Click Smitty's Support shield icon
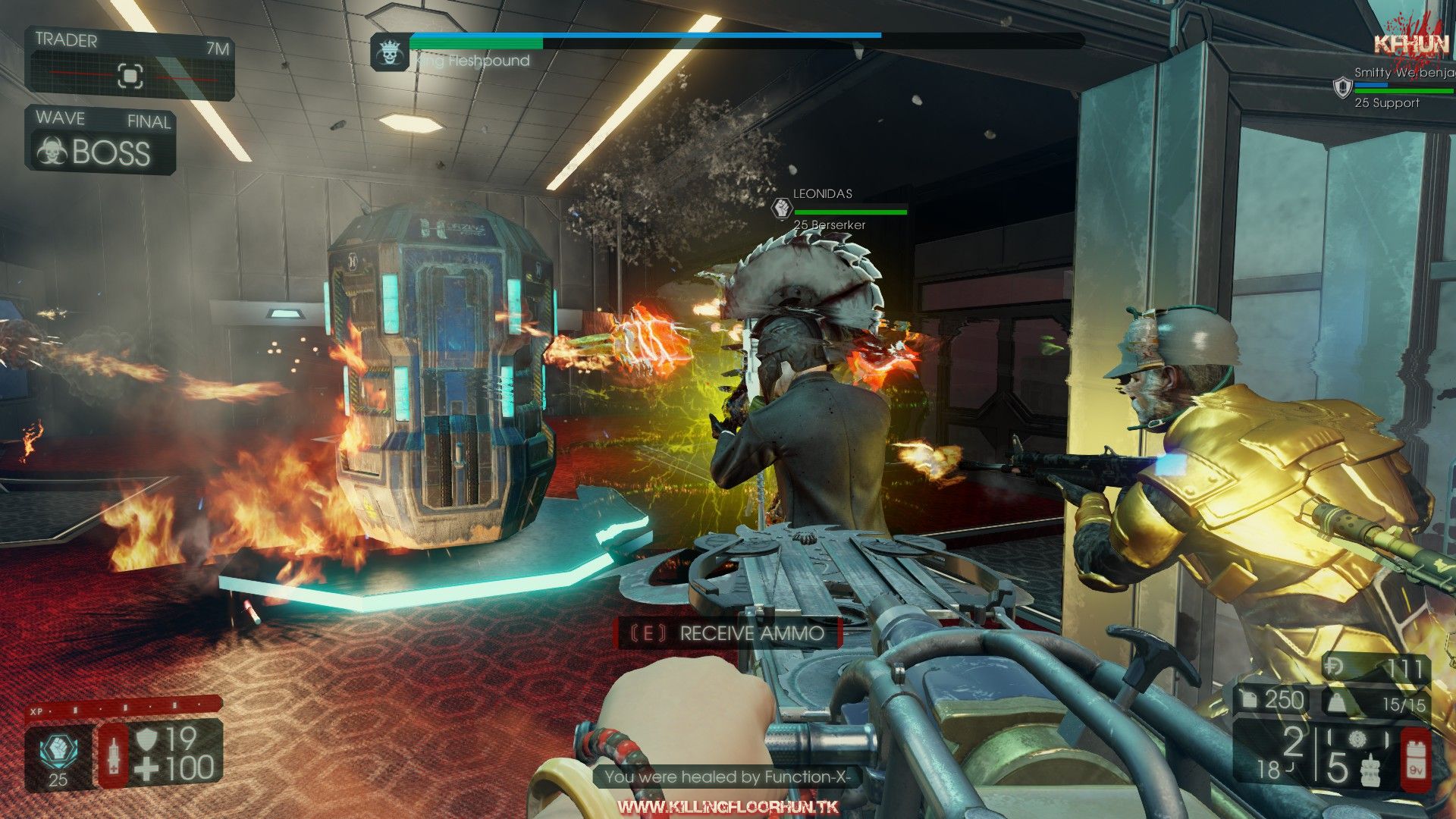This screenshot has width=1456, height=819. click(x=1343, y=86)
